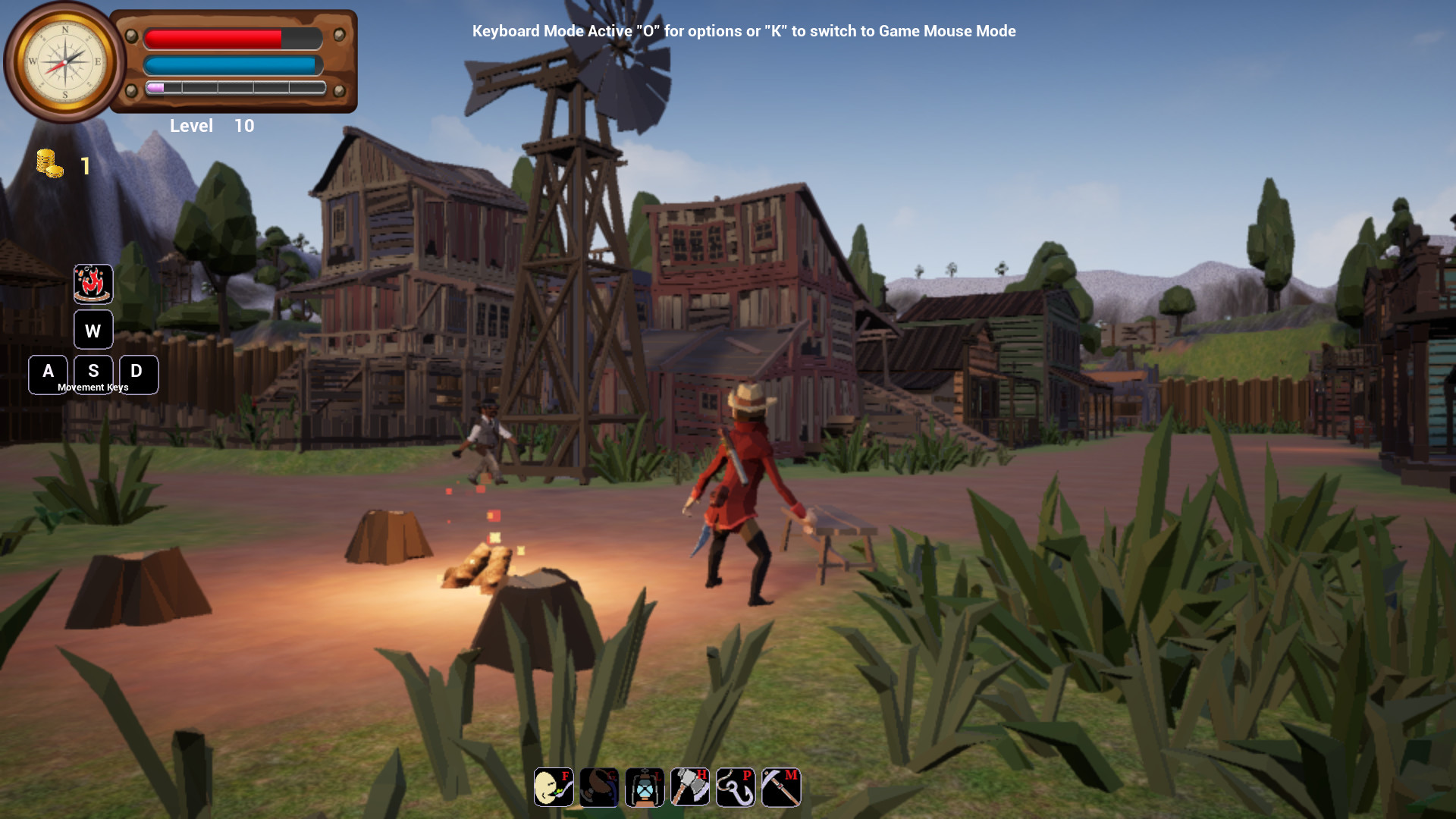1456x819 pixels.
Task: Toggle the W movement key indicator
Action: tap(93, 330)
